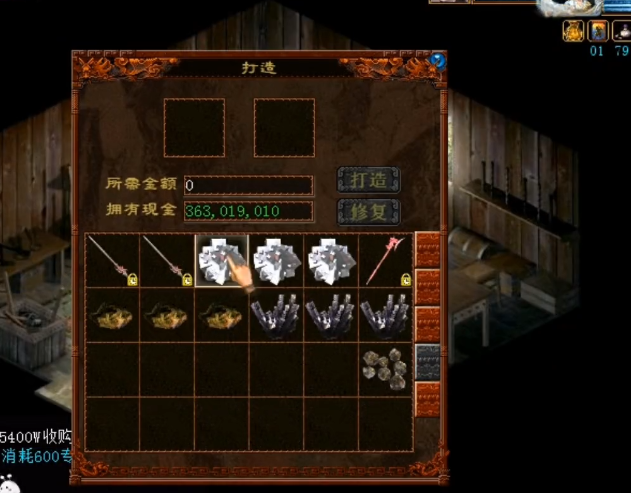The width and height of the screenshot is (631, 493).
Task: Select the pile of grey stones
Action: [x=385, y=369]
